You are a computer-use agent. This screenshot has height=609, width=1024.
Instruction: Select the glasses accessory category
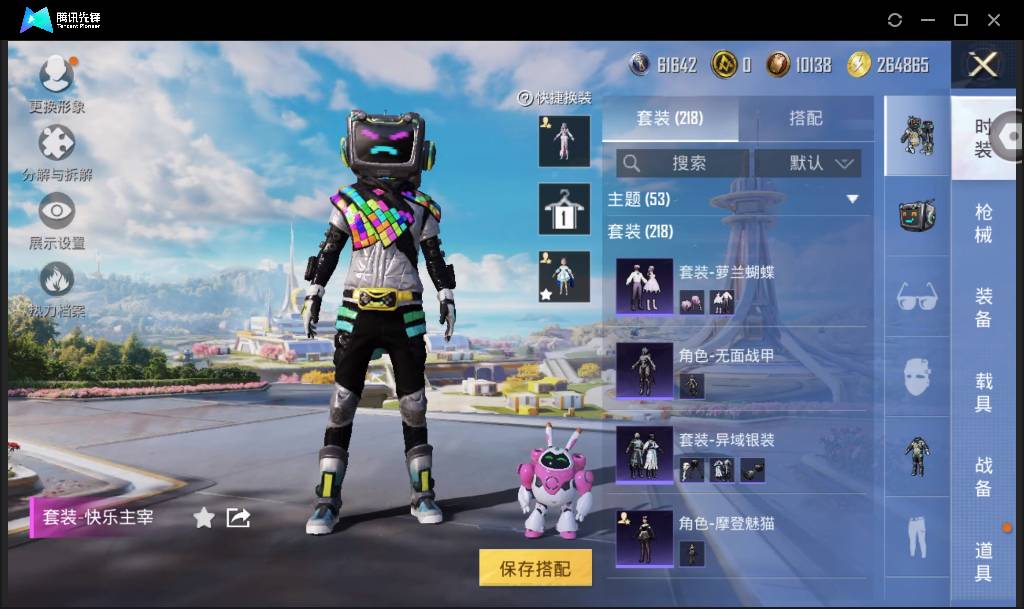pos(917,296)
